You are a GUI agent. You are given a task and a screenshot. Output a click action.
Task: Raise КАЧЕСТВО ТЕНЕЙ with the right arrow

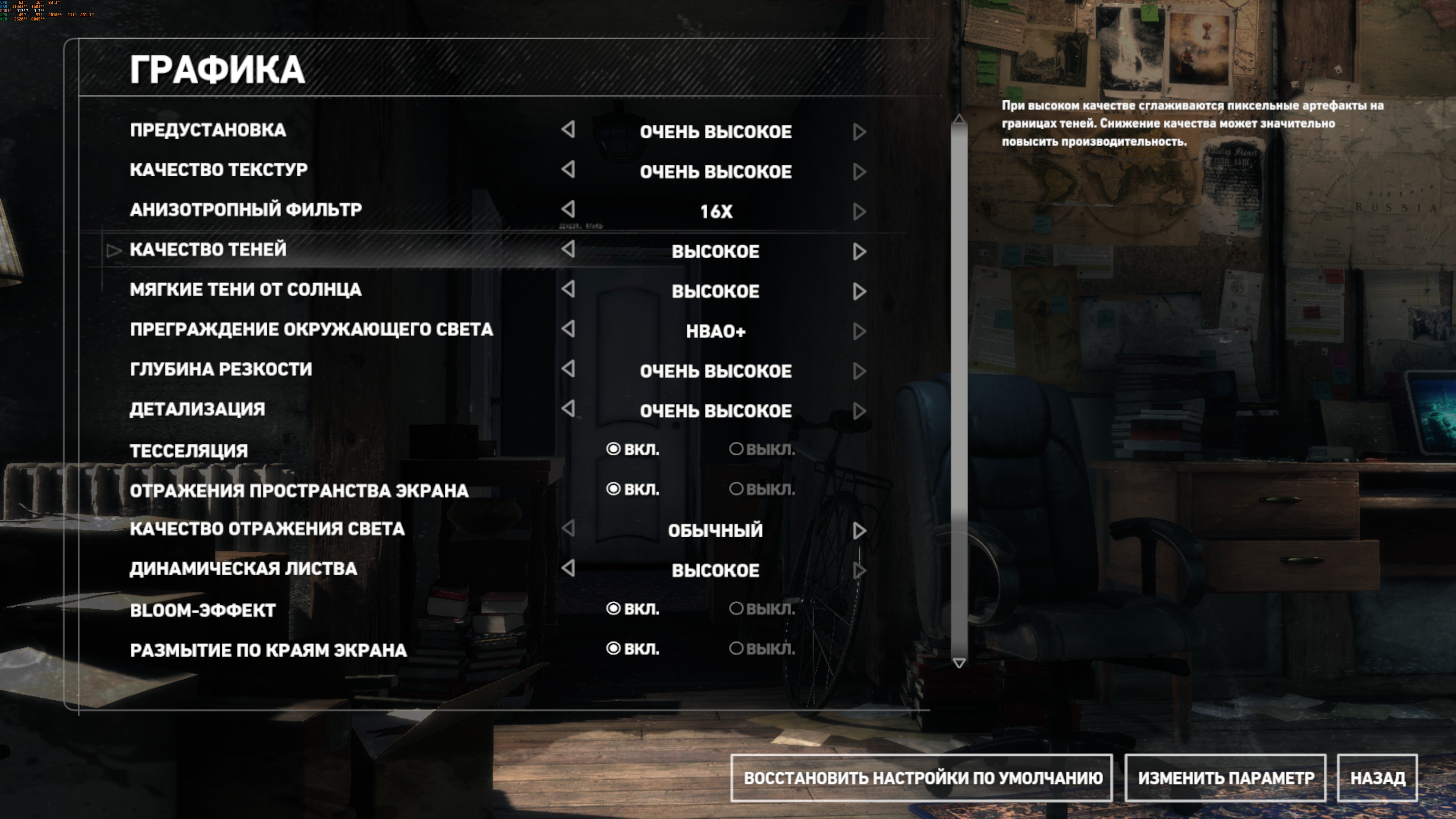(859, 251)
